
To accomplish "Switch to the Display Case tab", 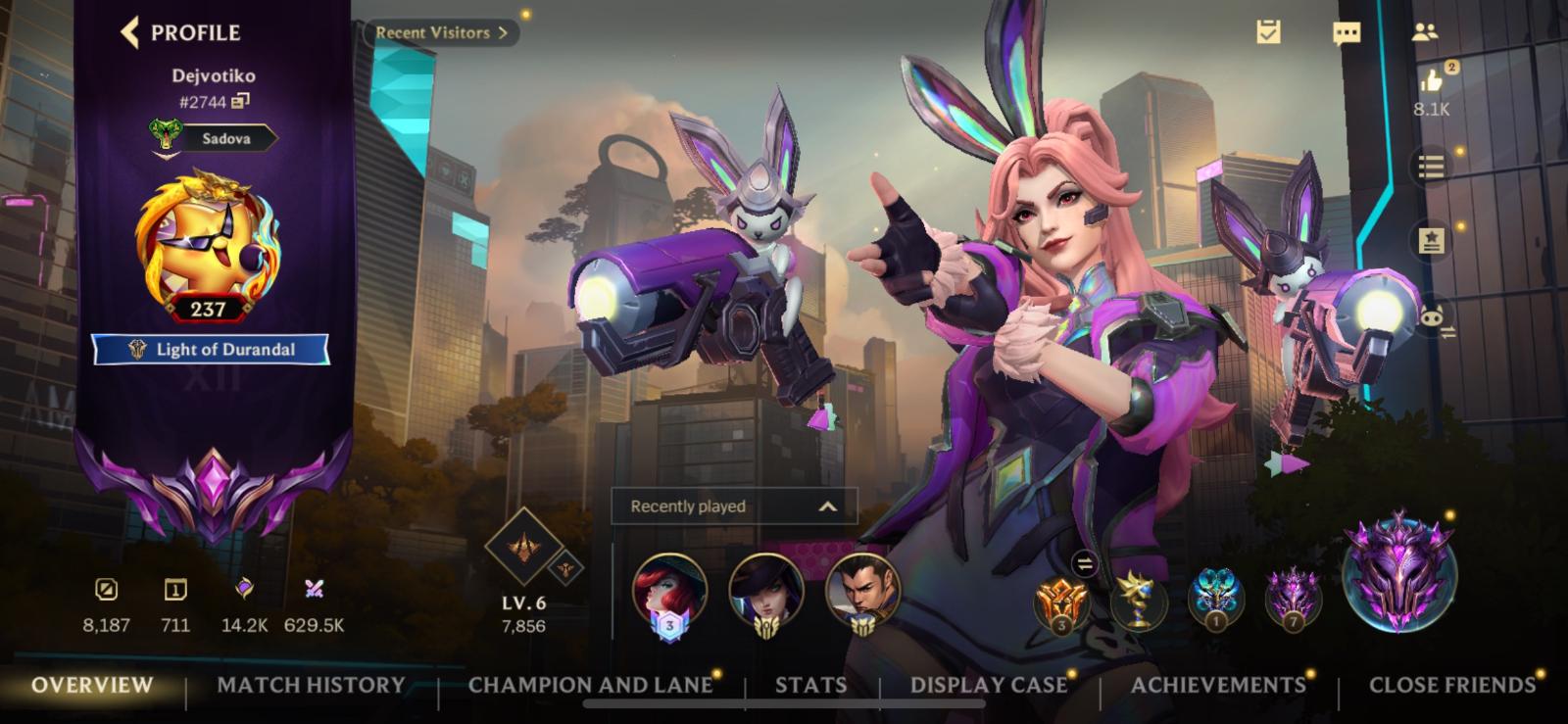I will click(988, 685).
